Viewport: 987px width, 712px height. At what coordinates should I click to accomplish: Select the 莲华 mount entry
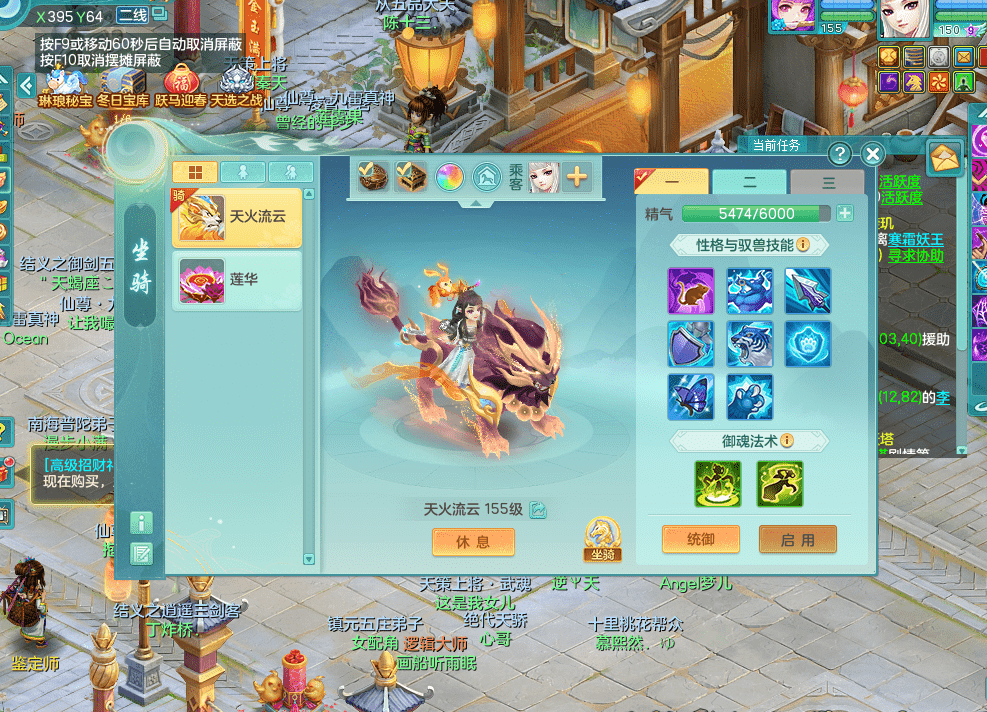click(x=237, y=279)
